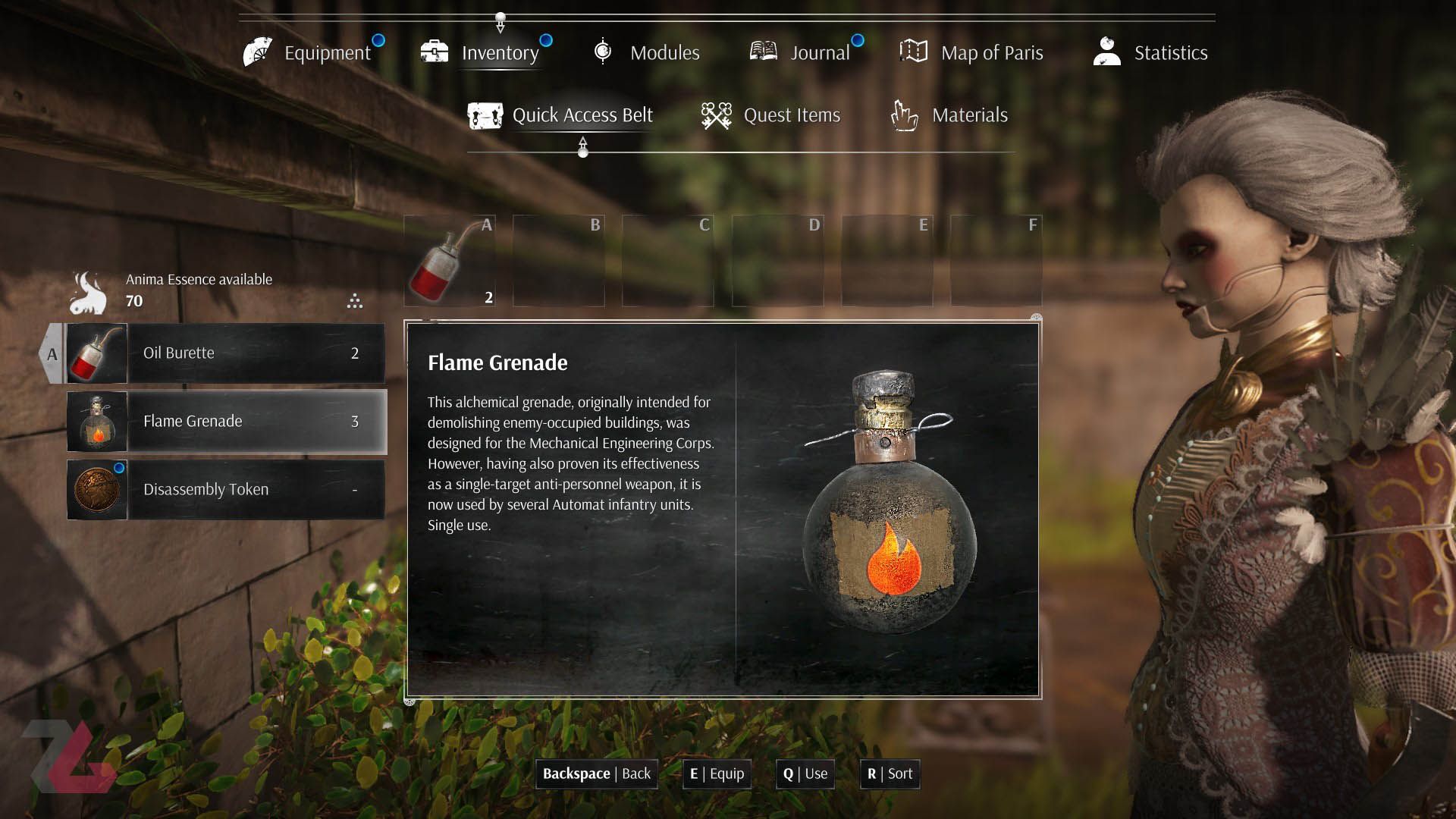Use the selected item
The height and width of the screenshot is (819, 1456).
coord(805,774)
